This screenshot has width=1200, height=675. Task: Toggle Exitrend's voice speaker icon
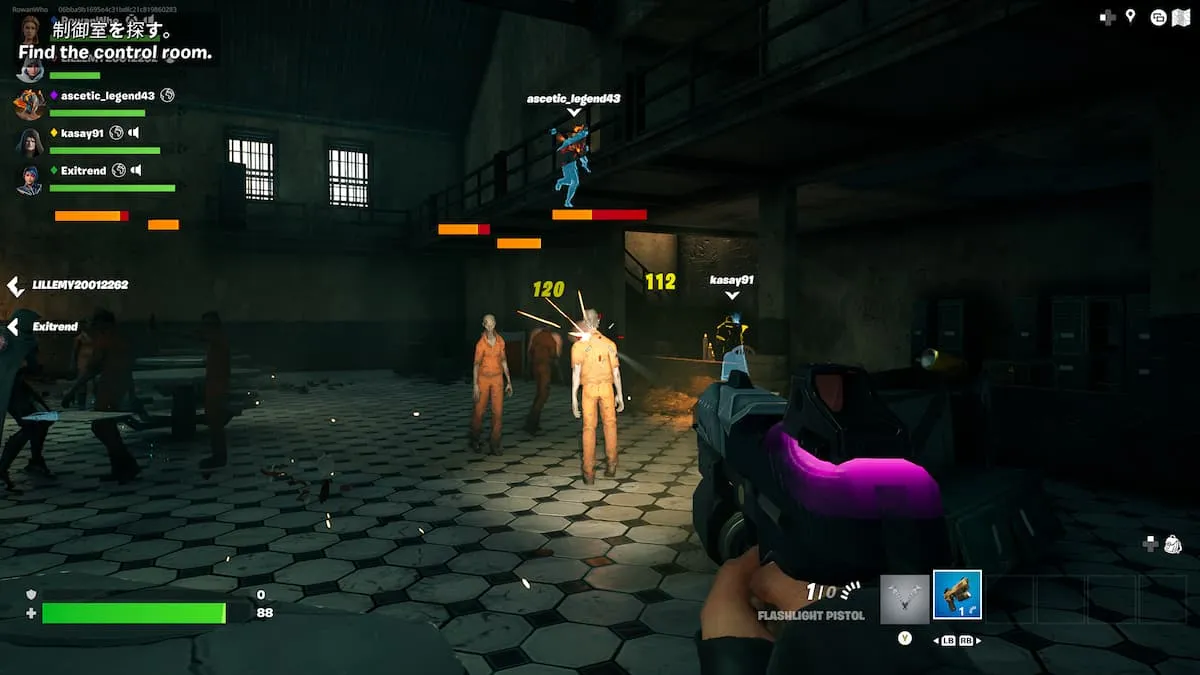[136, 171]
